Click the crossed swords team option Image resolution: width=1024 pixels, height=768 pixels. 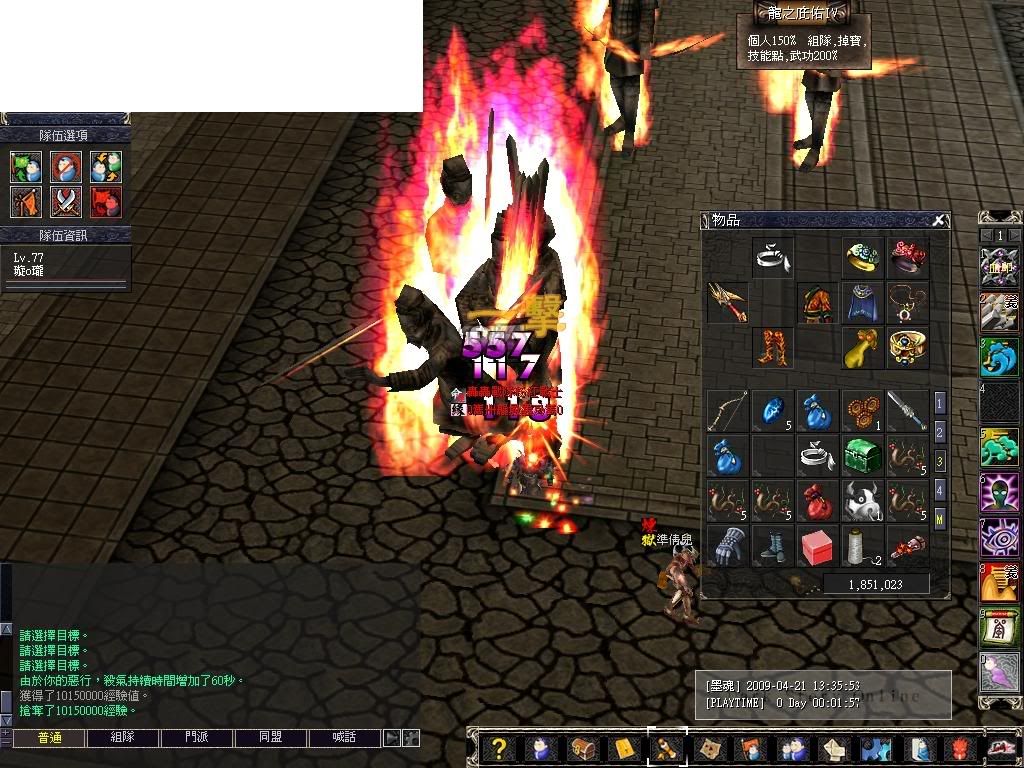[x=66, y=202]
